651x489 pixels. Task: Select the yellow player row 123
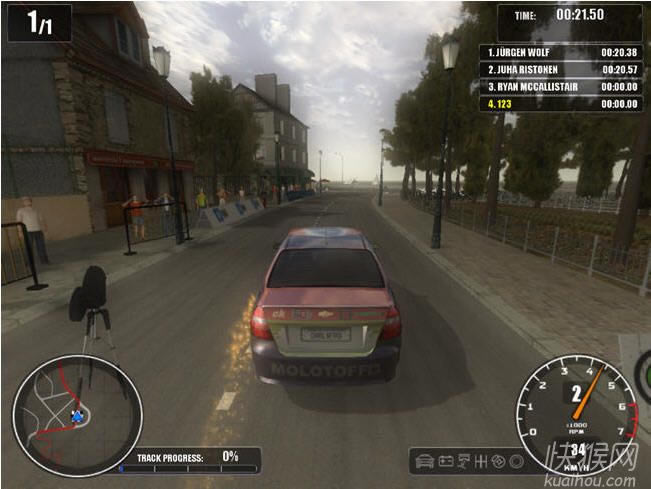[x=563, y=103]
